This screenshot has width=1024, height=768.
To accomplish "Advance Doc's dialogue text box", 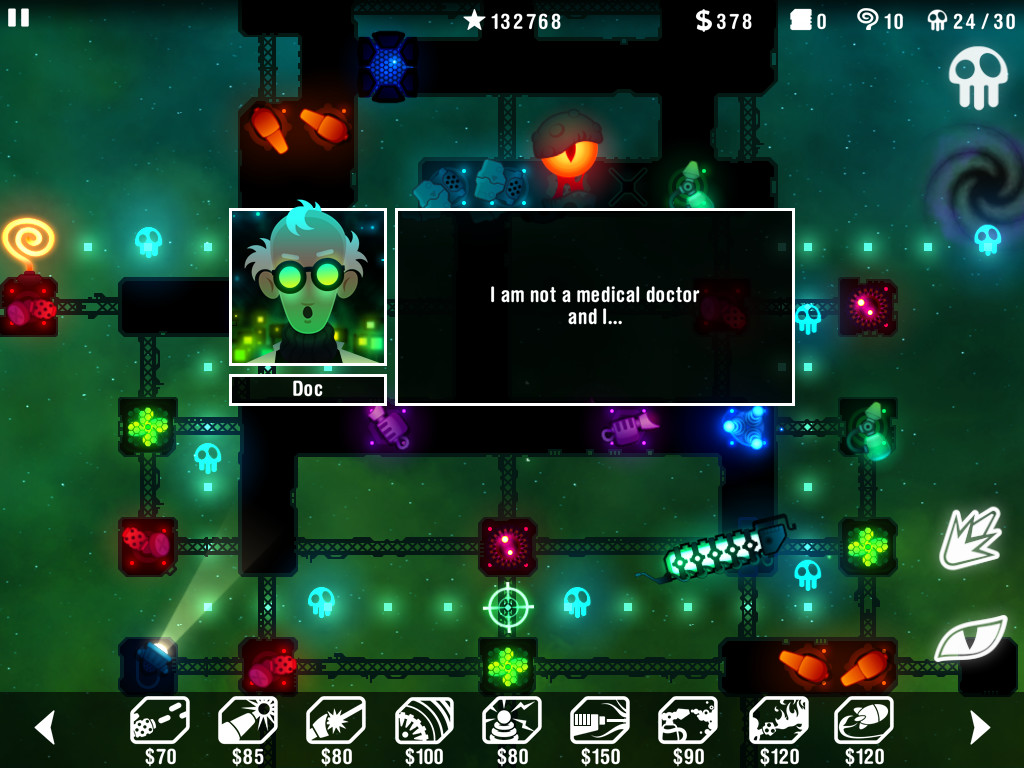I will click(x=594, y=306).
